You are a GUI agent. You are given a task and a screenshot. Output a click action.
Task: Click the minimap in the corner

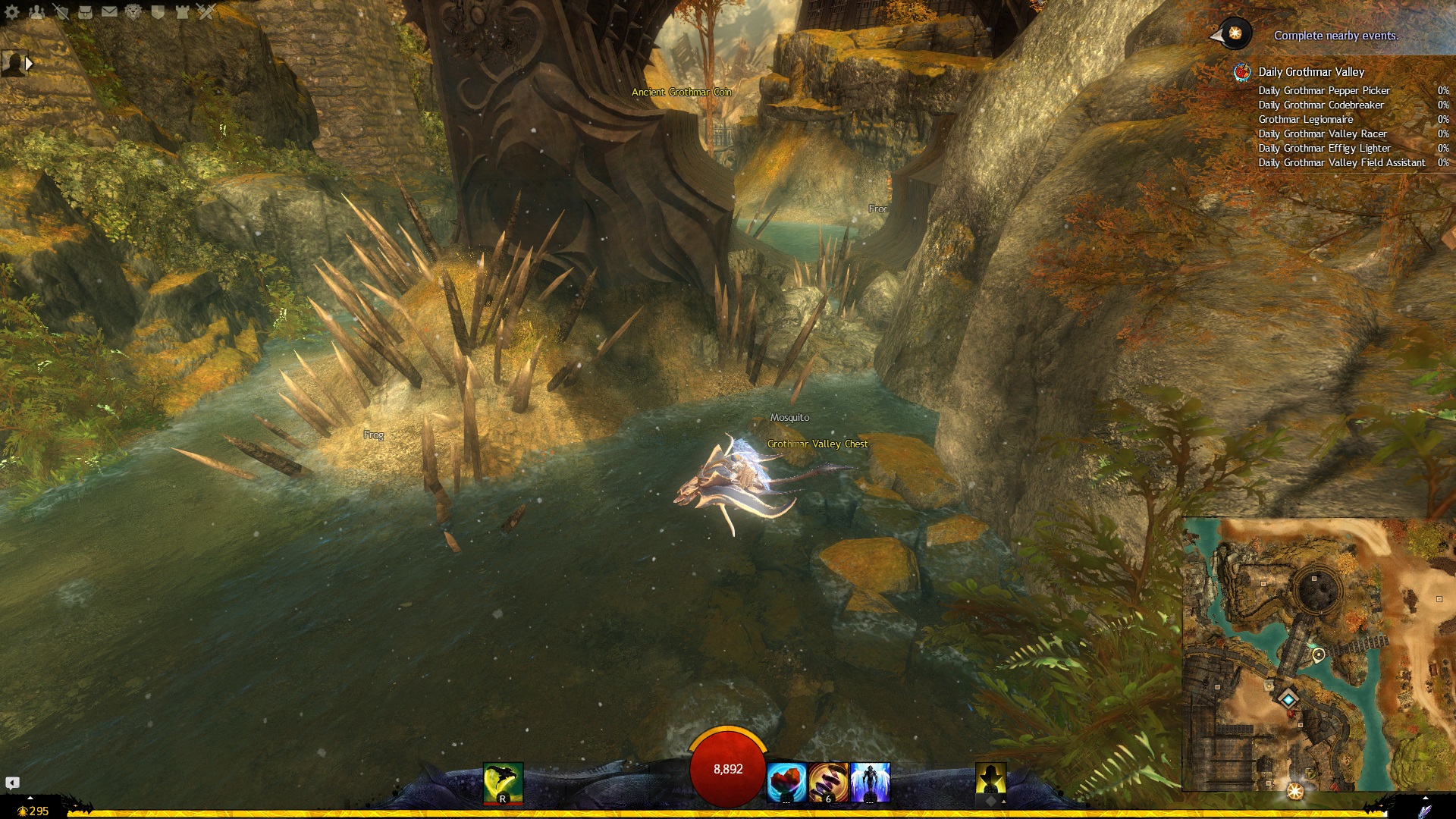[1318, 654]
